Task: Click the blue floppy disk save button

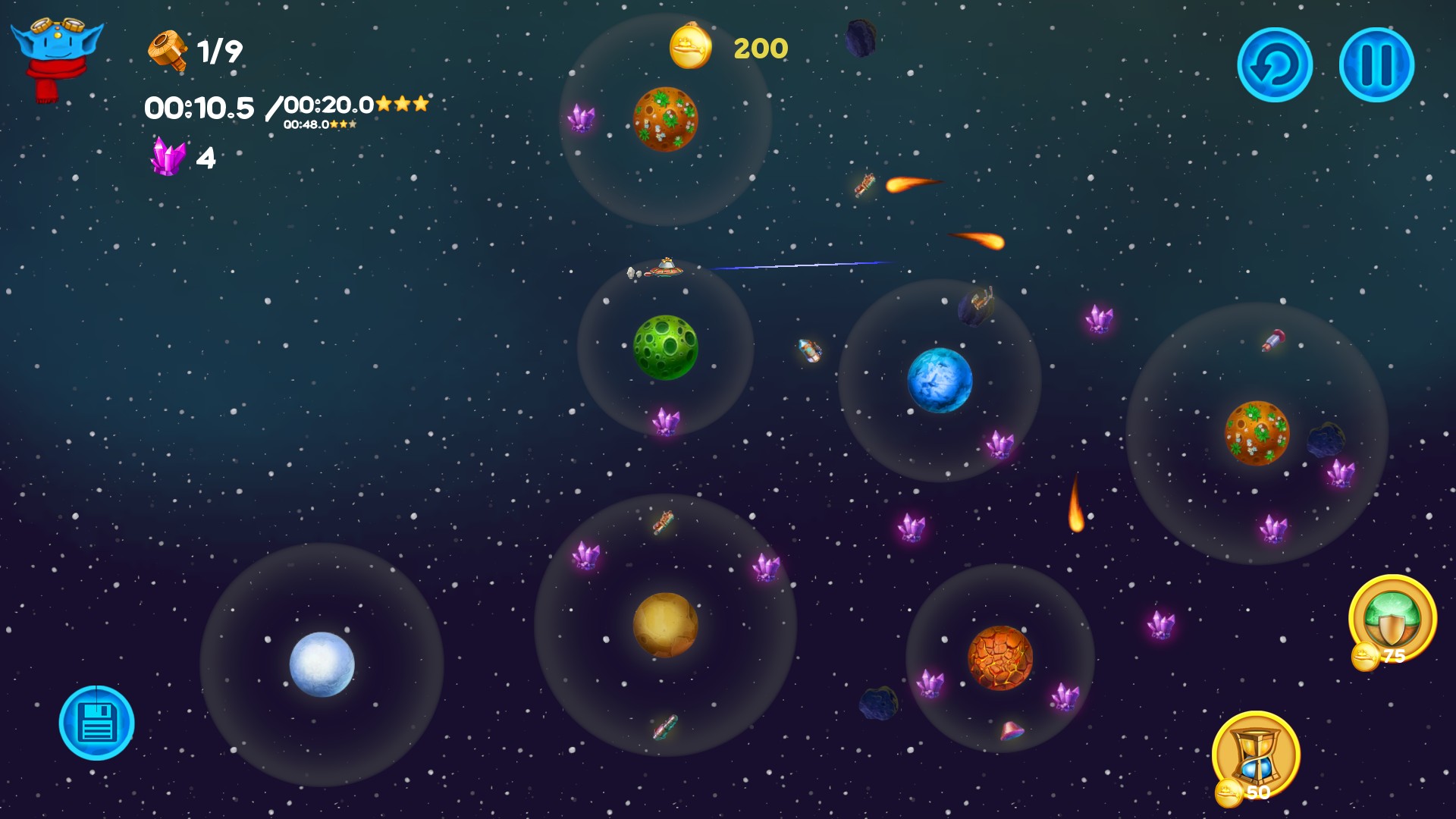Action: 97,723
